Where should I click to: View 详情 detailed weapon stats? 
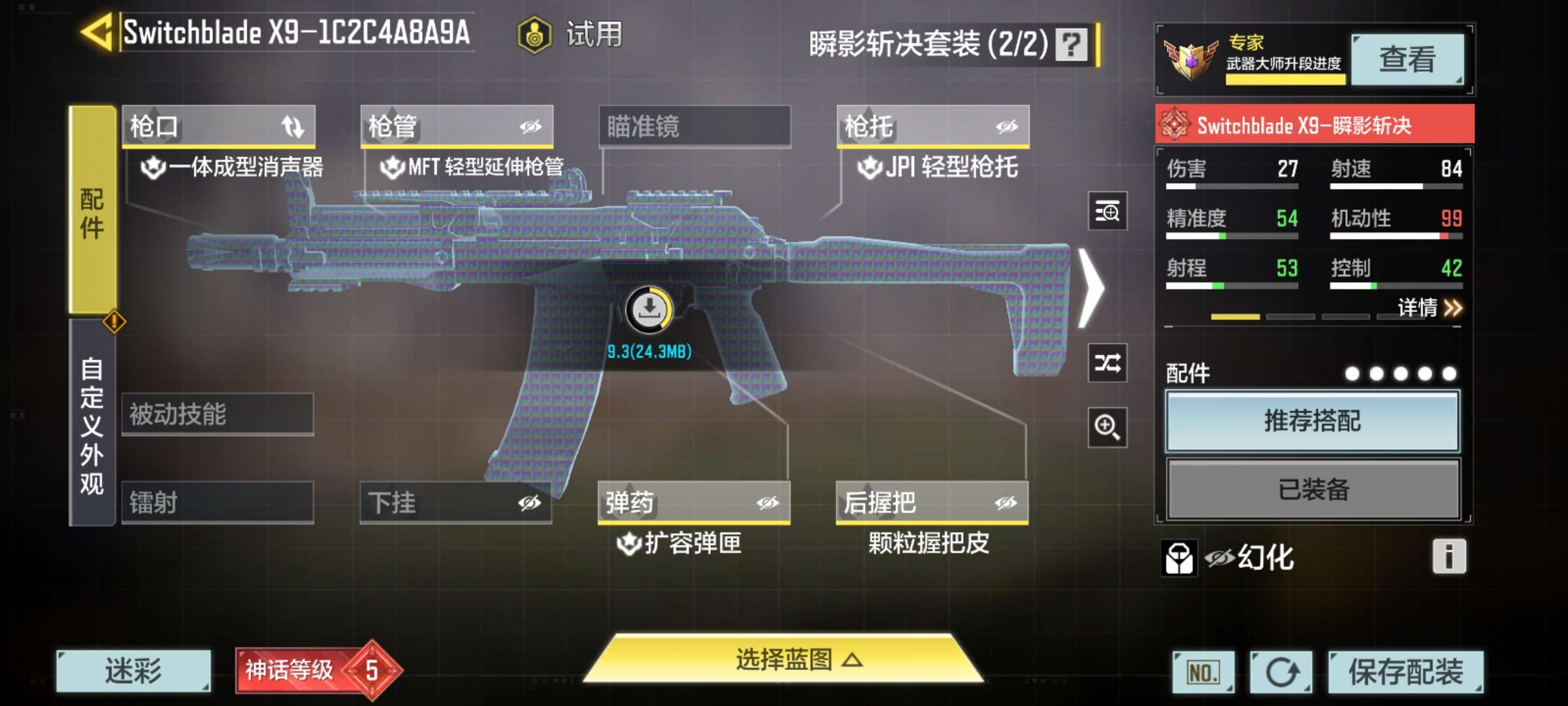1429,307
